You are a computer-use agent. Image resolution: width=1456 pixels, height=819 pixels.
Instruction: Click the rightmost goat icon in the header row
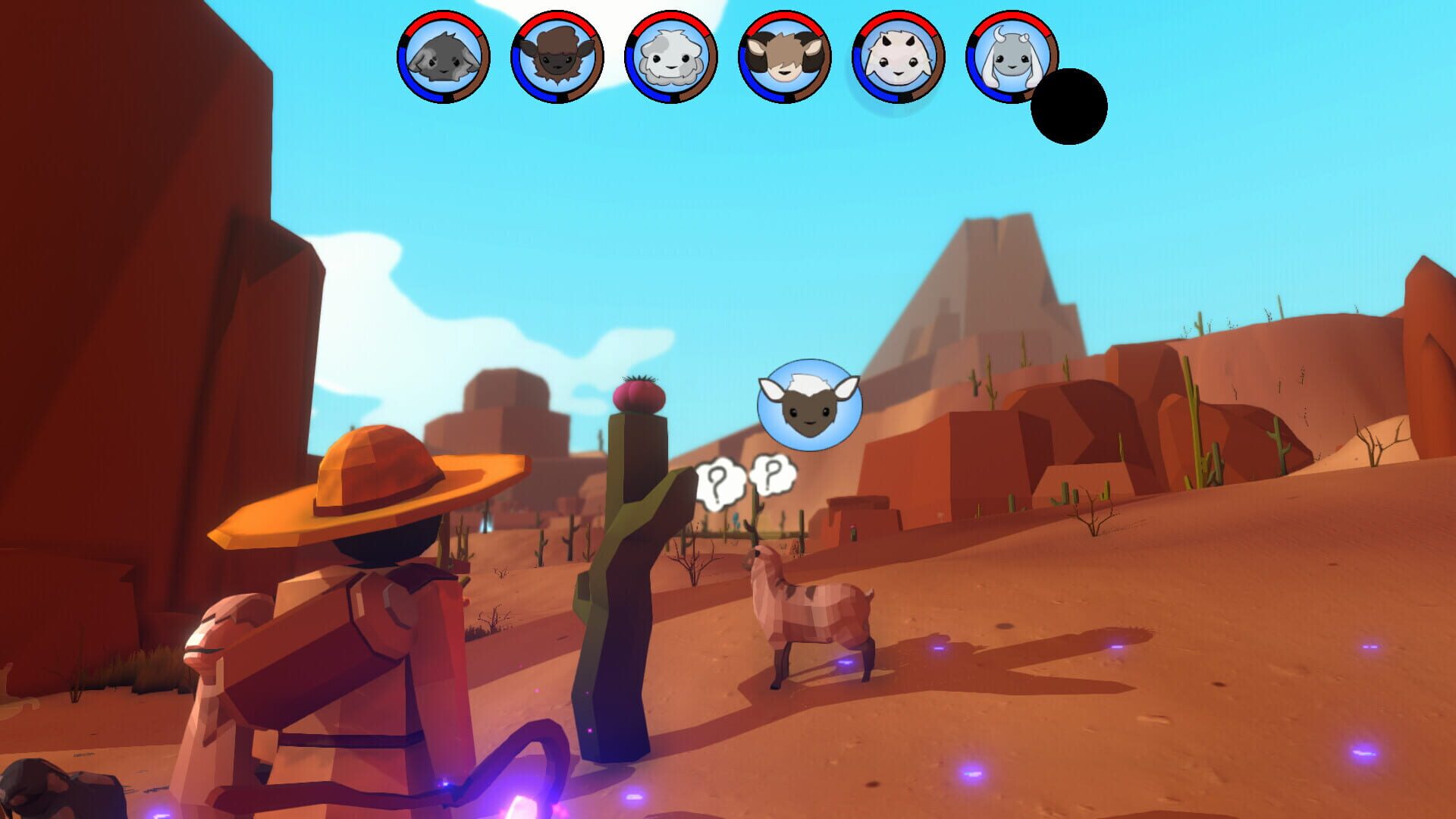pos(1011,57)
